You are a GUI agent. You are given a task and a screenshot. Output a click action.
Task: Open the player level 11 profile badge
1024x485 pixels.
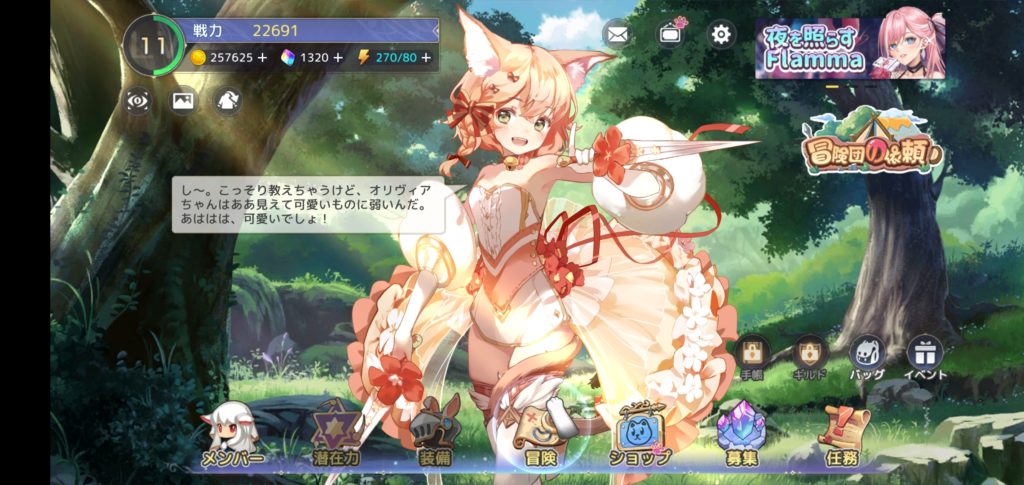point(153,45)
